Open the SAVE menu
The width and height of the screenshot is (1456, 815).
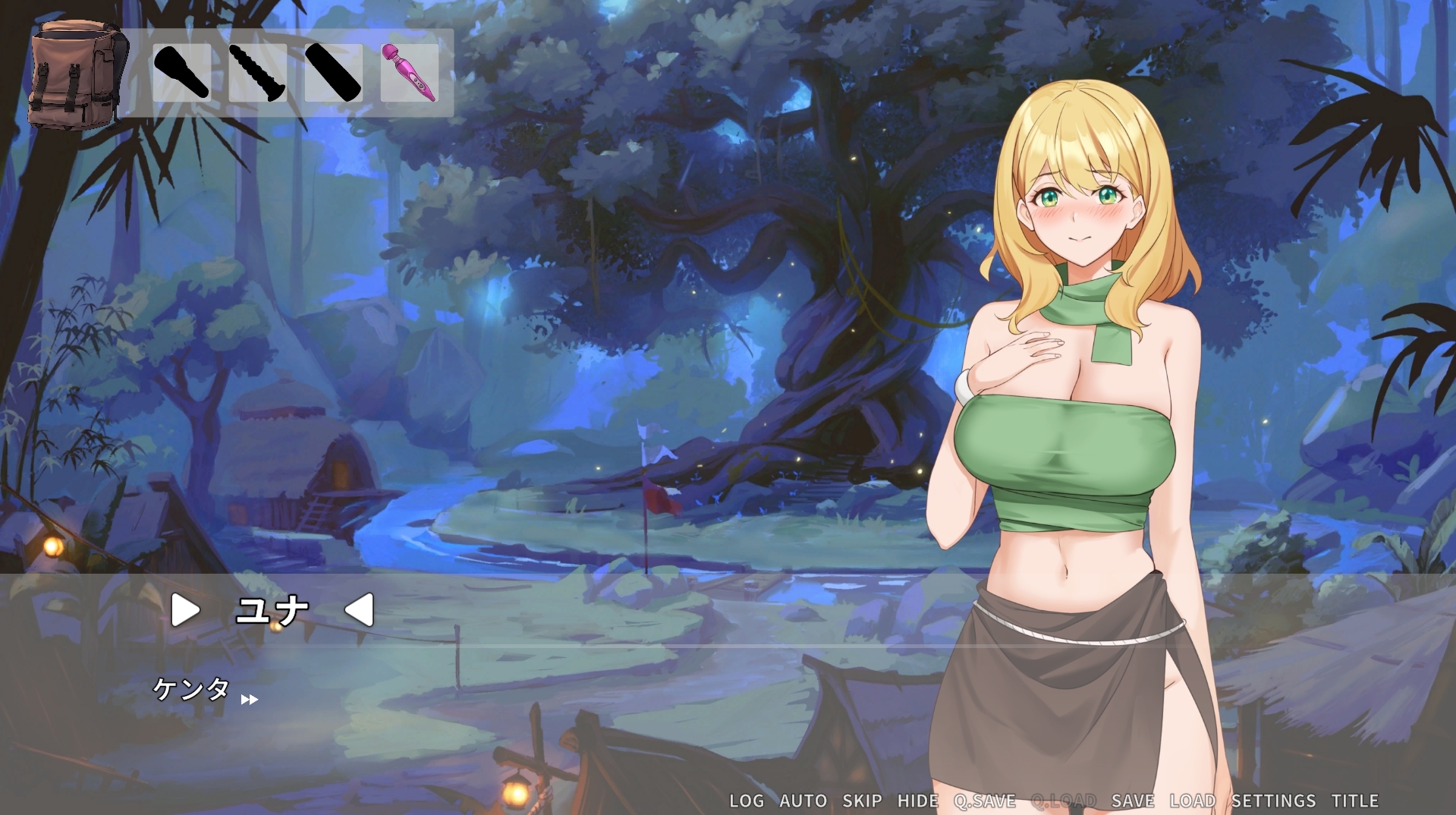click(1132, 801)
